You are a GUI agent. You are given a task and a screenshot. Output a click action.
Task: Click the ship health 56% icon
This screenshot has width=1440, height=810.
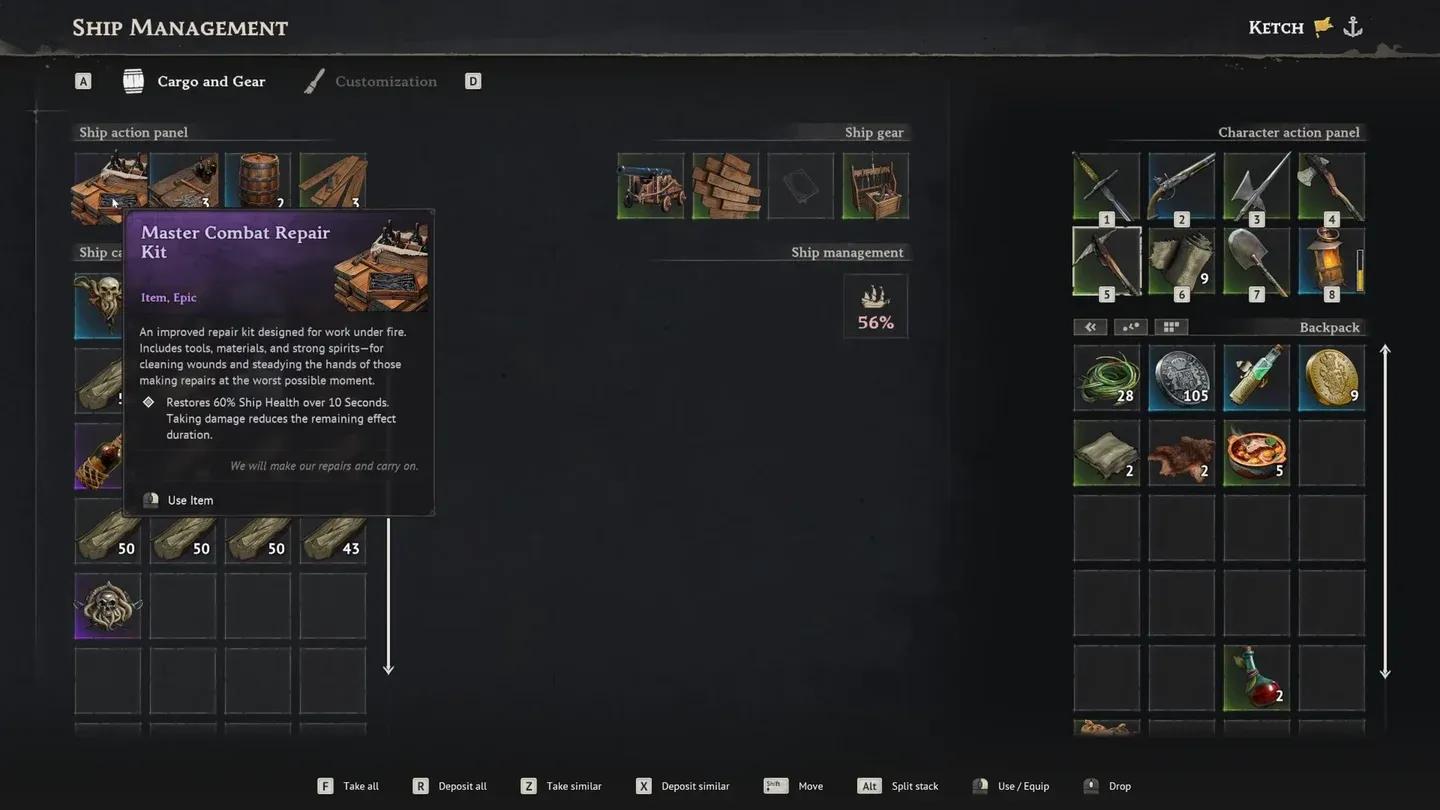point(875,305)
